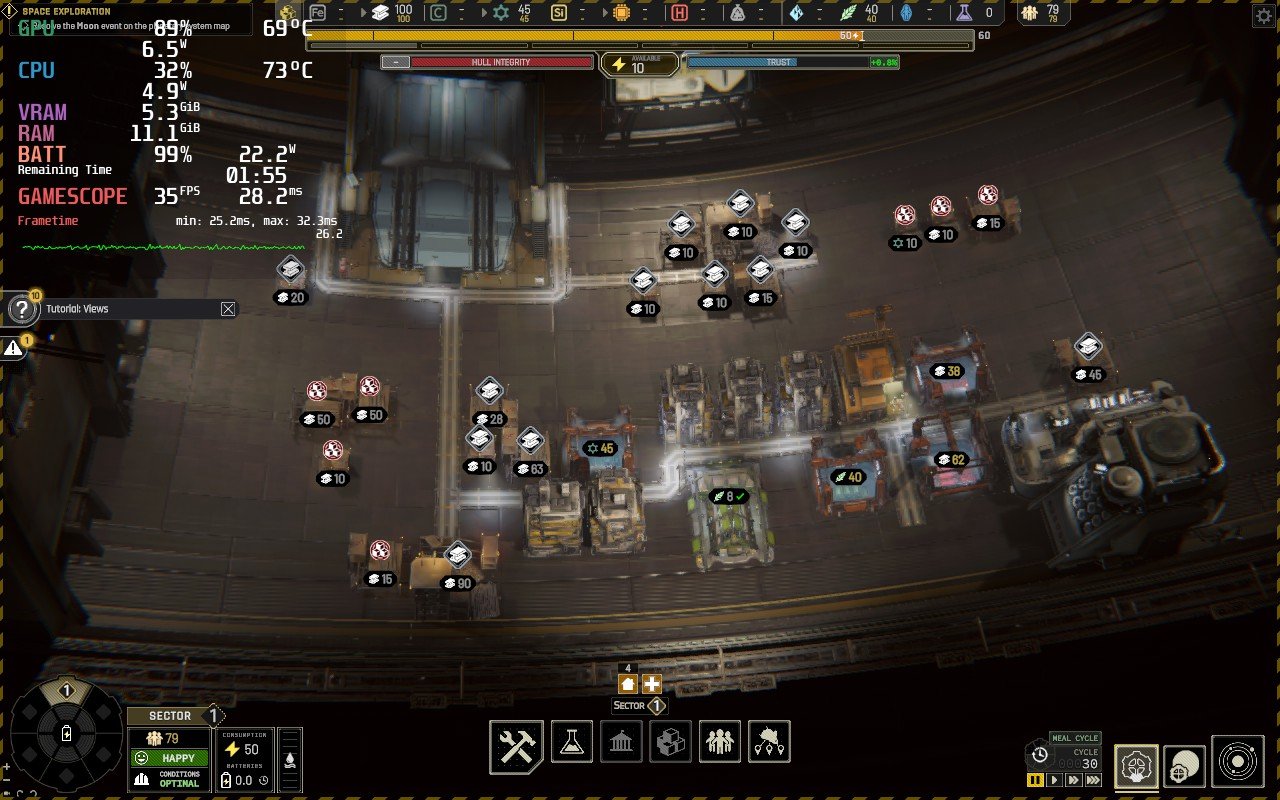Open the construction hammer and wrench menu

(516, 746)
